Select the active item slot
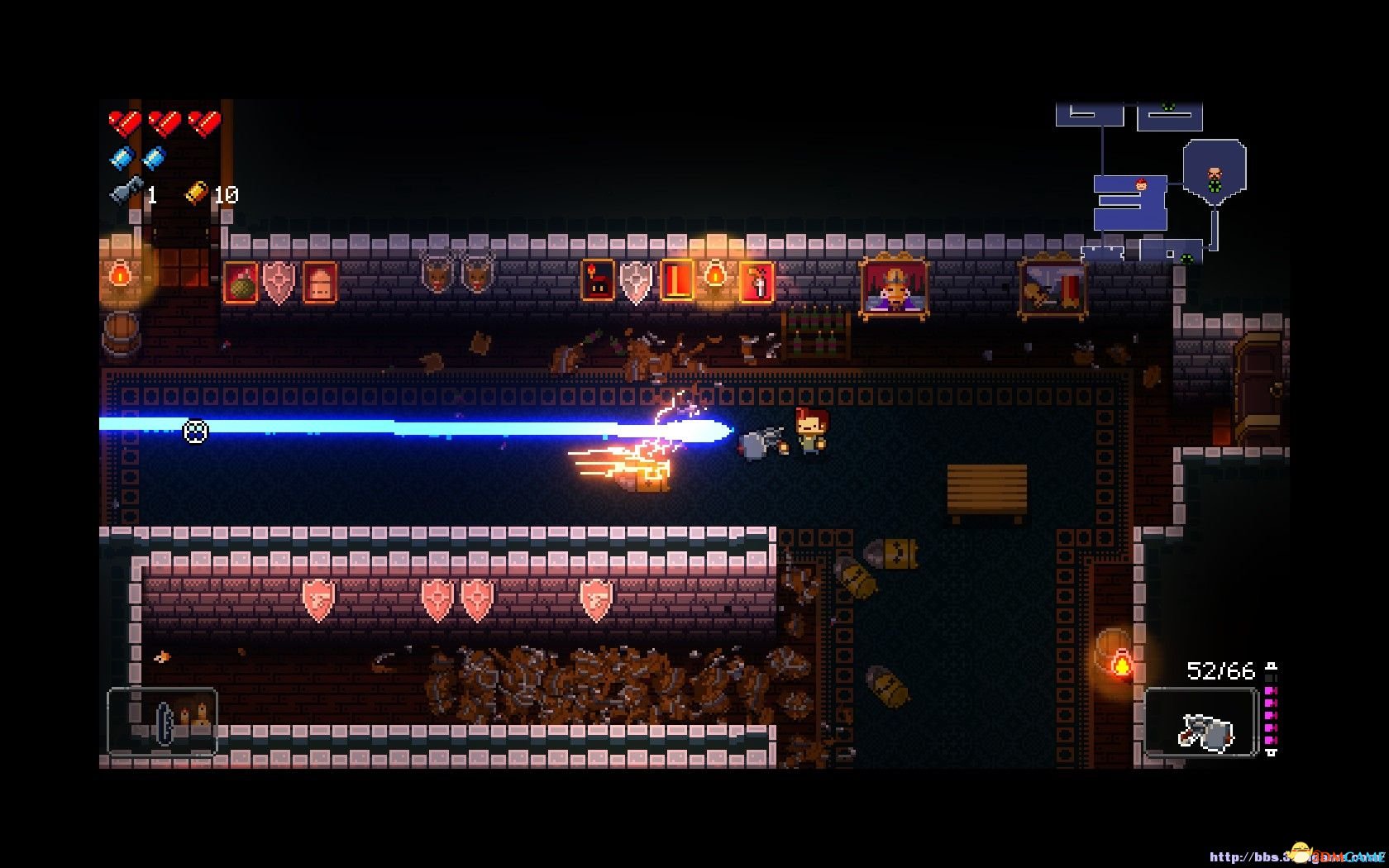 click(163, 722)
